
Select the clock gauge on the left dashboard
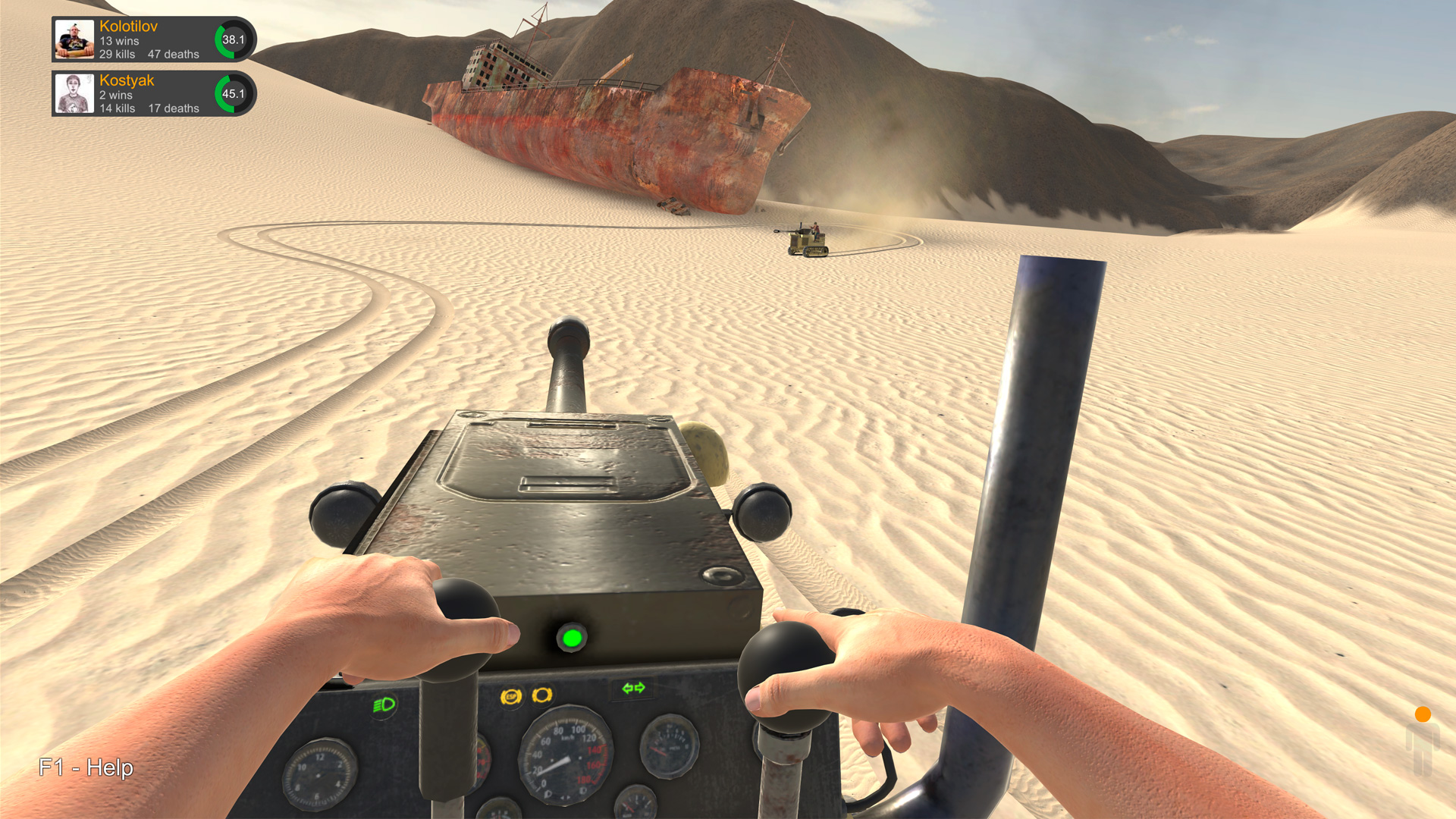(x=317, y=775)
